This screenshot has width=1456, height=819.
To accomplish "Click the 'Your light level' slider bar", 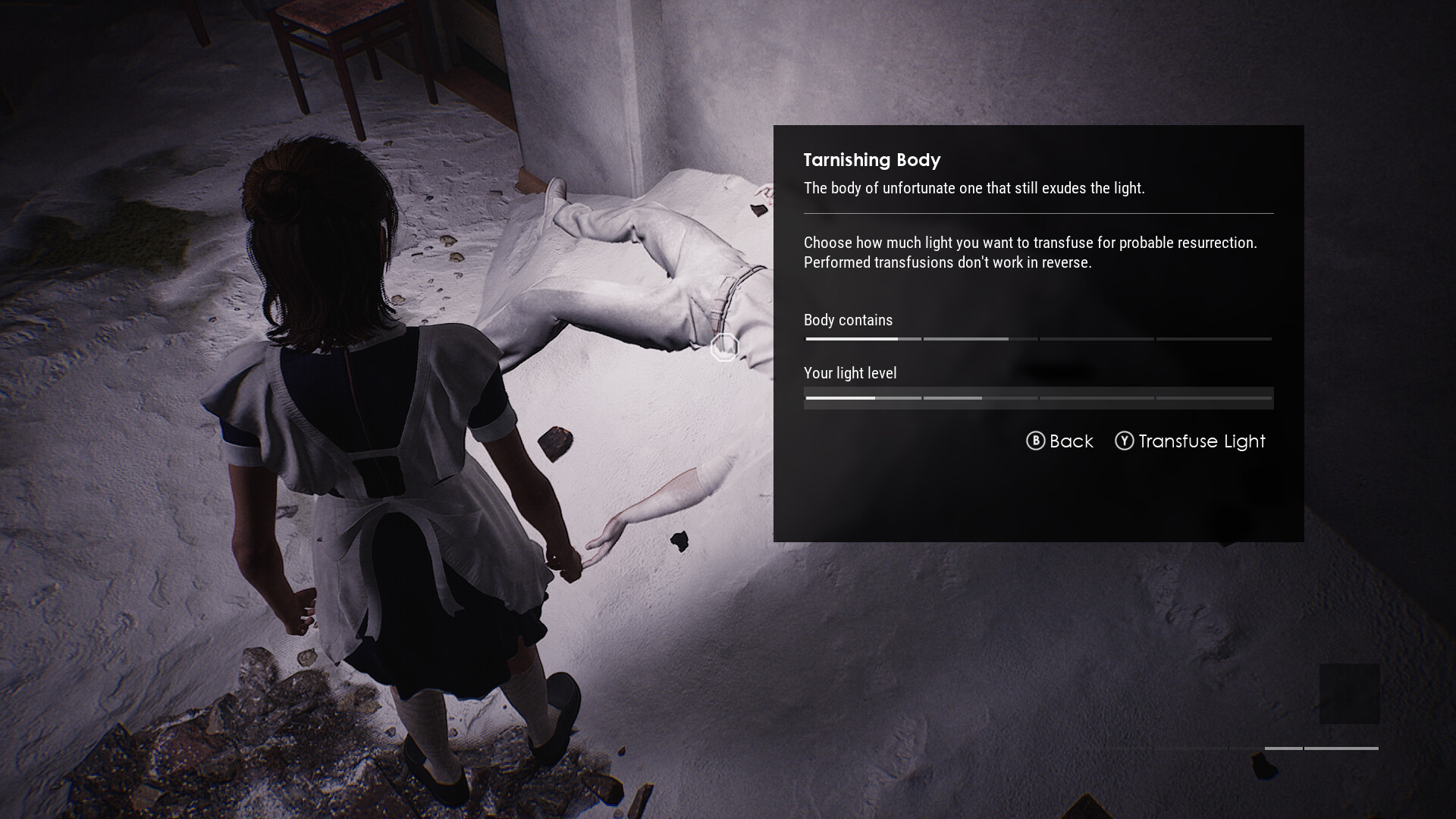I will 1038,398.
